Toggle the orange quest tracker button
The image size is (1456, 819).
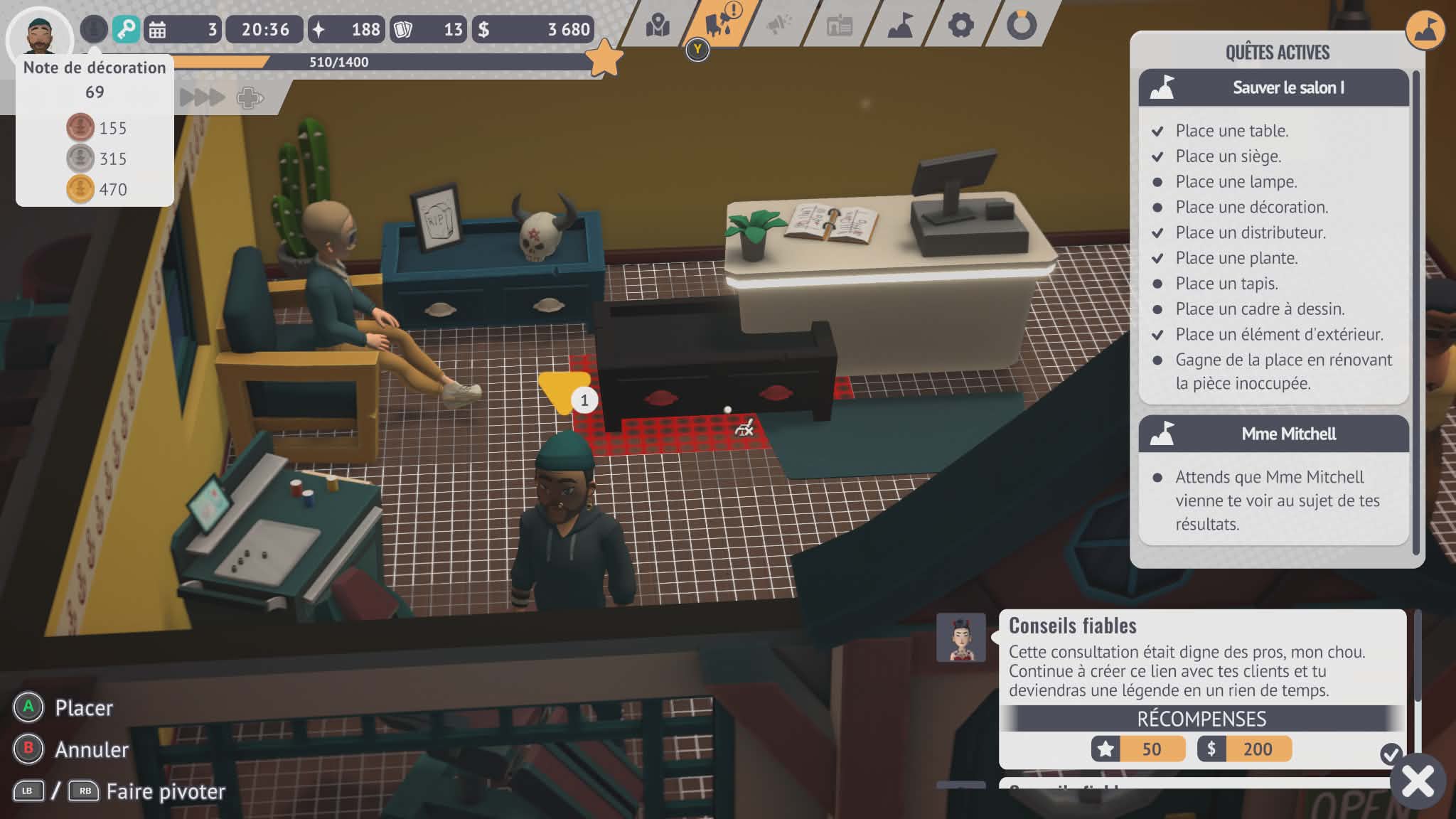1425,30
